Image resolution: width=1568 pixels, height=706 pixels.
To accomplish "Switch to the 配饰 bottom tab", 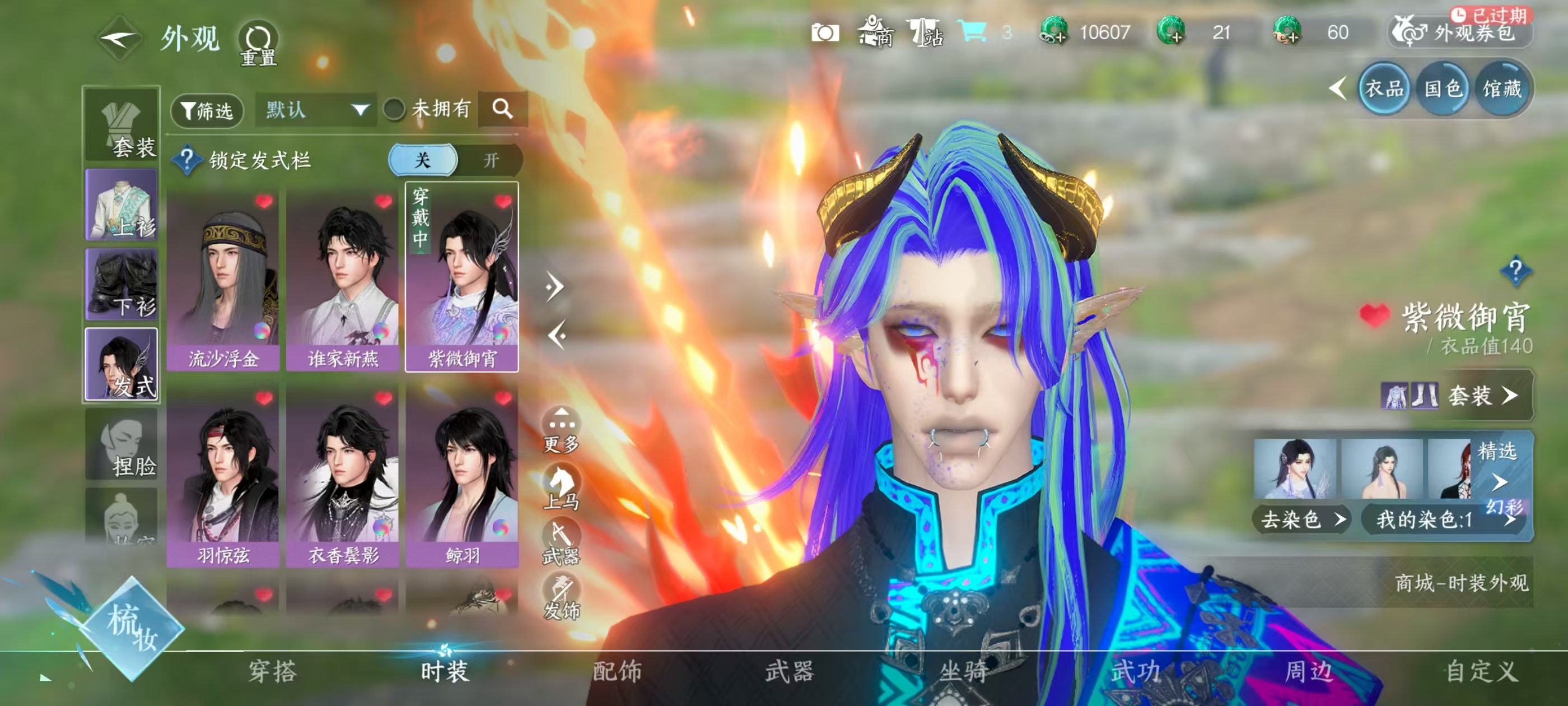I will tap(617, 671).
